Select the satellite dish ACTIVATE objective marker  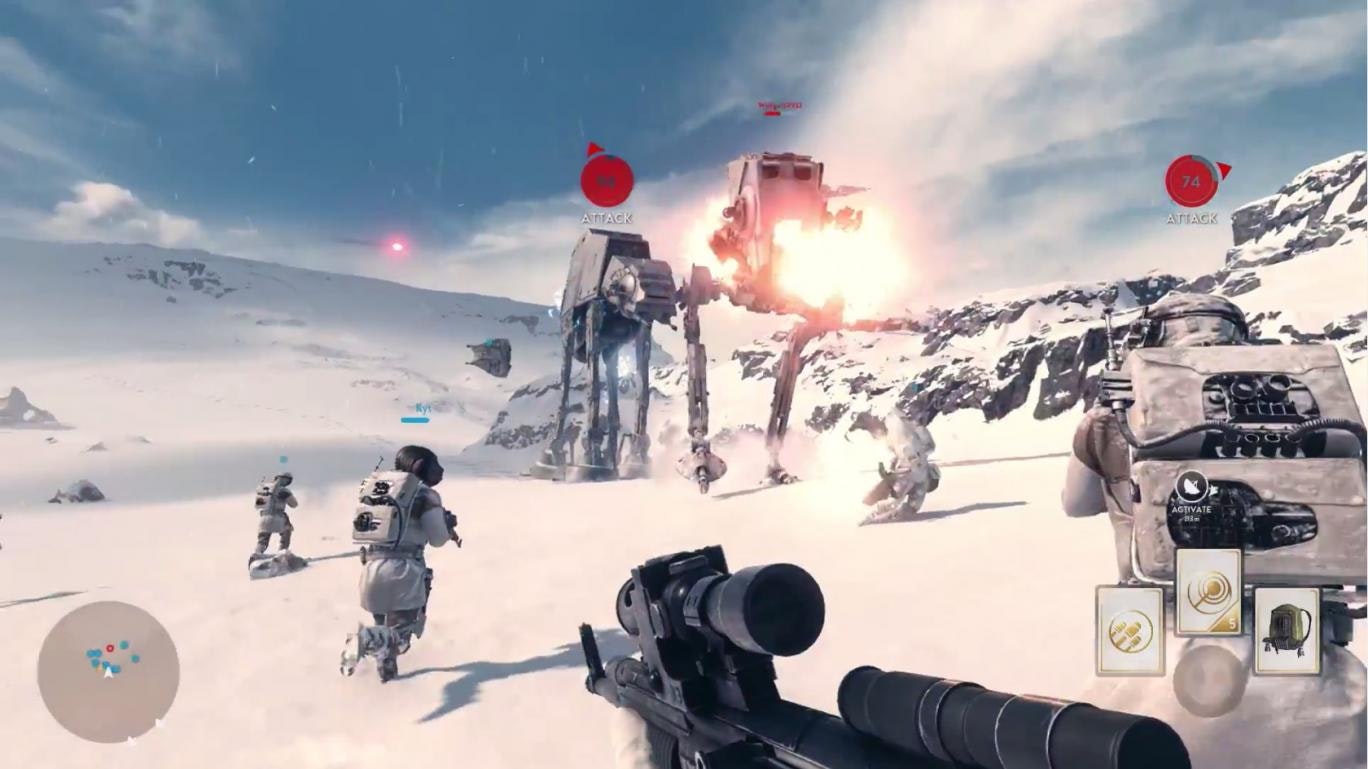tap(1191, 487)
